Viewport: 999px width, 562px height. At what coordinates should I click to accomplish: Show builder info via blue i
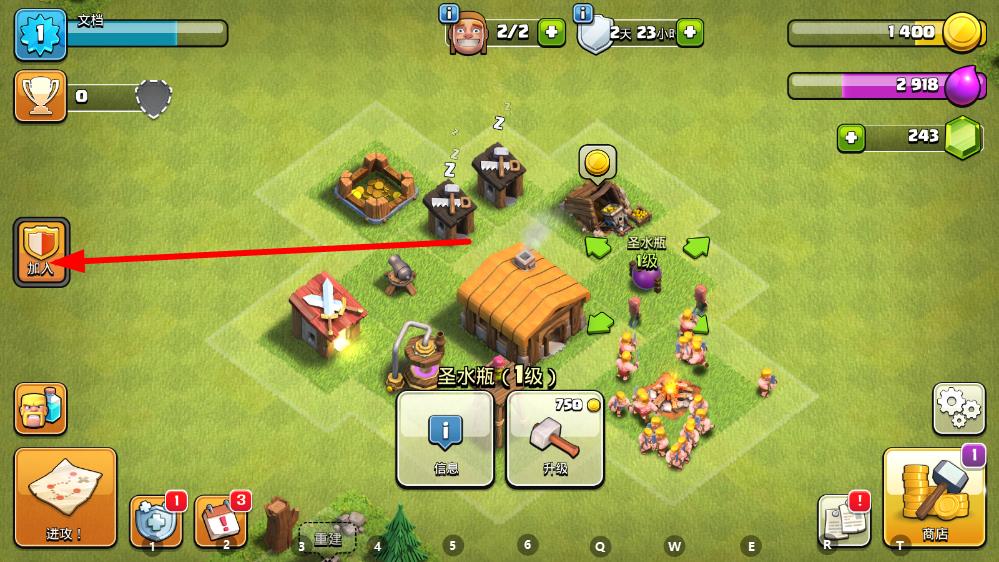coord(449,13)
